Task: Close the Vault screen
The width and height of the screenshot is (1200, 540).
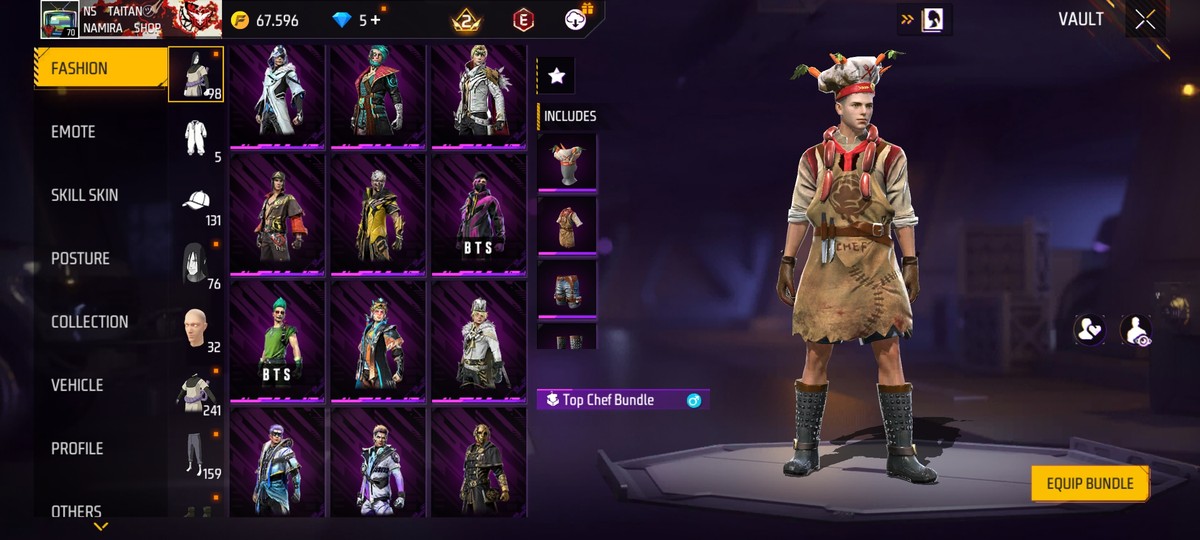Action: tap(1145, 19)
